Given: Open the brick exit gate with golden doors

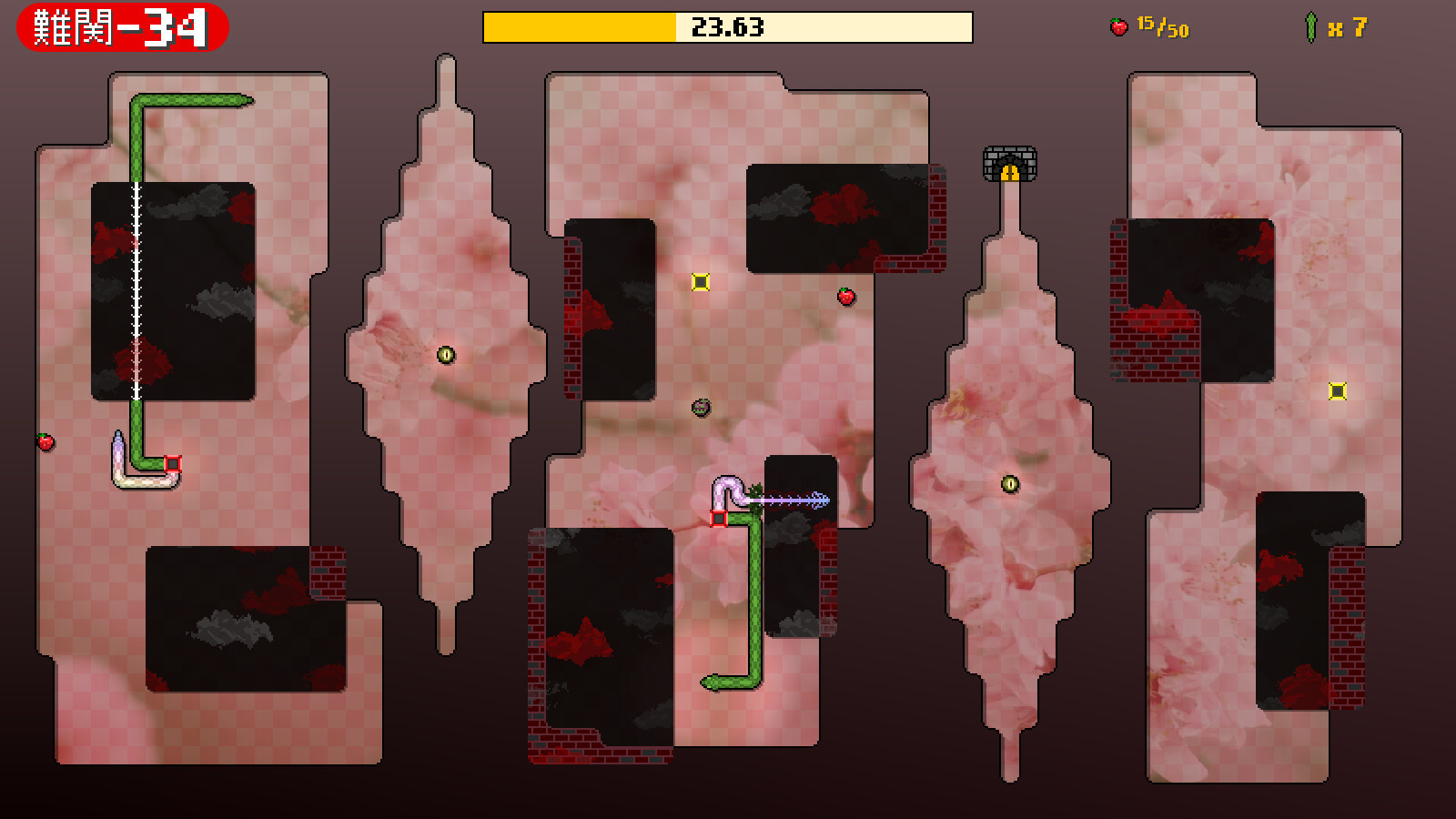Looking at the screenshot, I should (1010, 165).
